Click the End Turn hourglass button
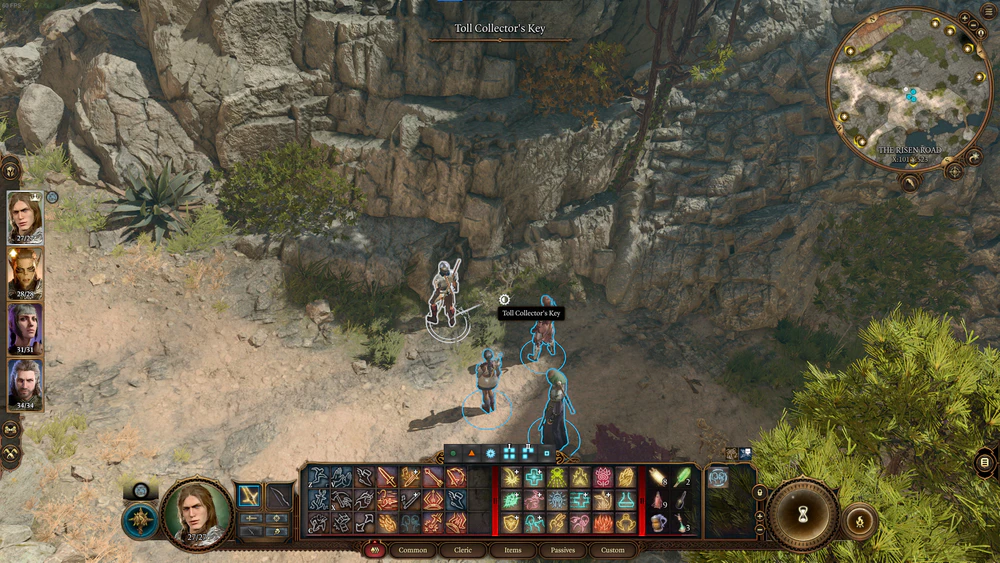 (x=802, y=512)
